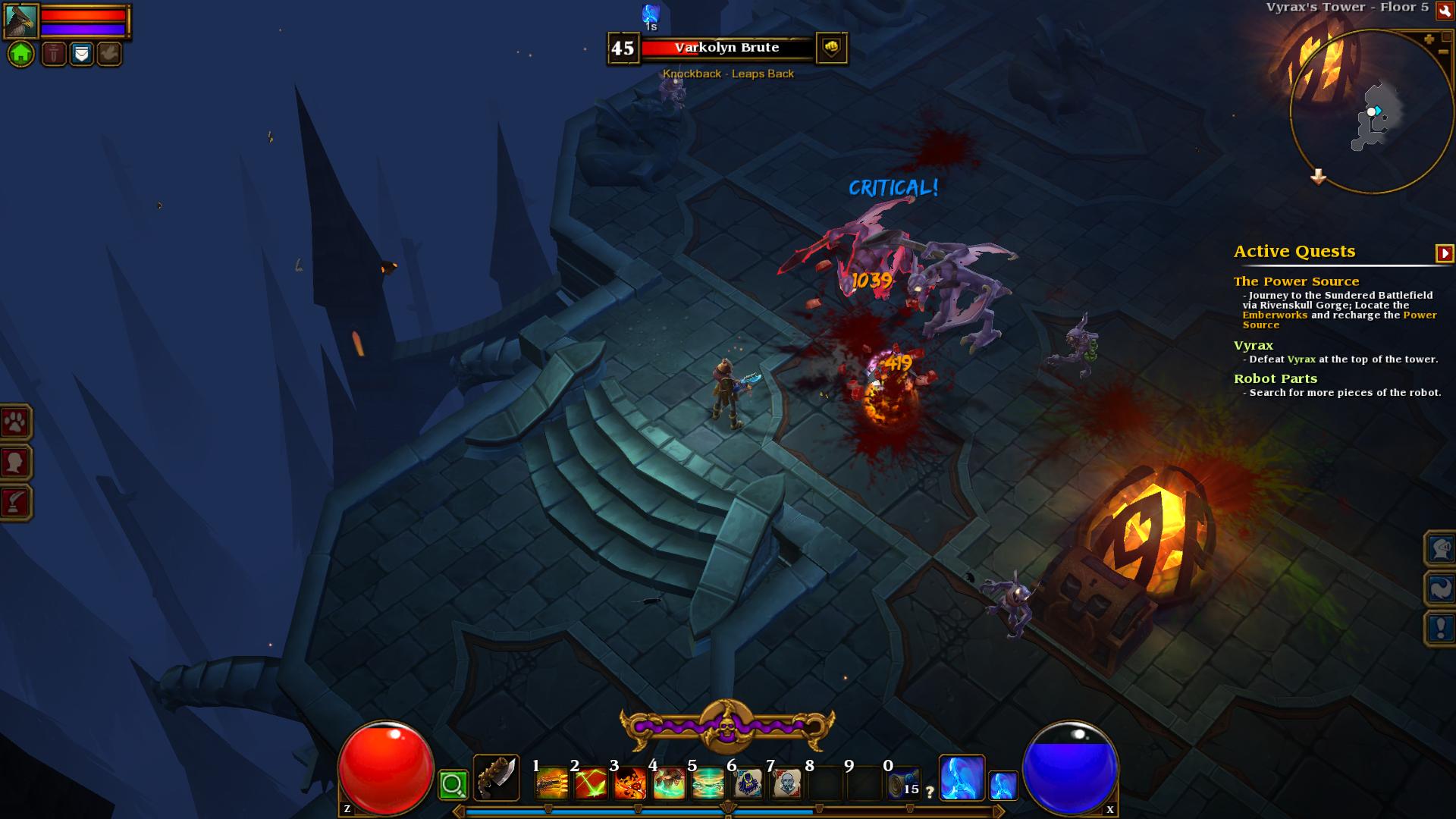Select the Robot Parts quest entry
The width and height of the screenshot is (1456, 819).
pyautogui.click(x=1275, y=378)
